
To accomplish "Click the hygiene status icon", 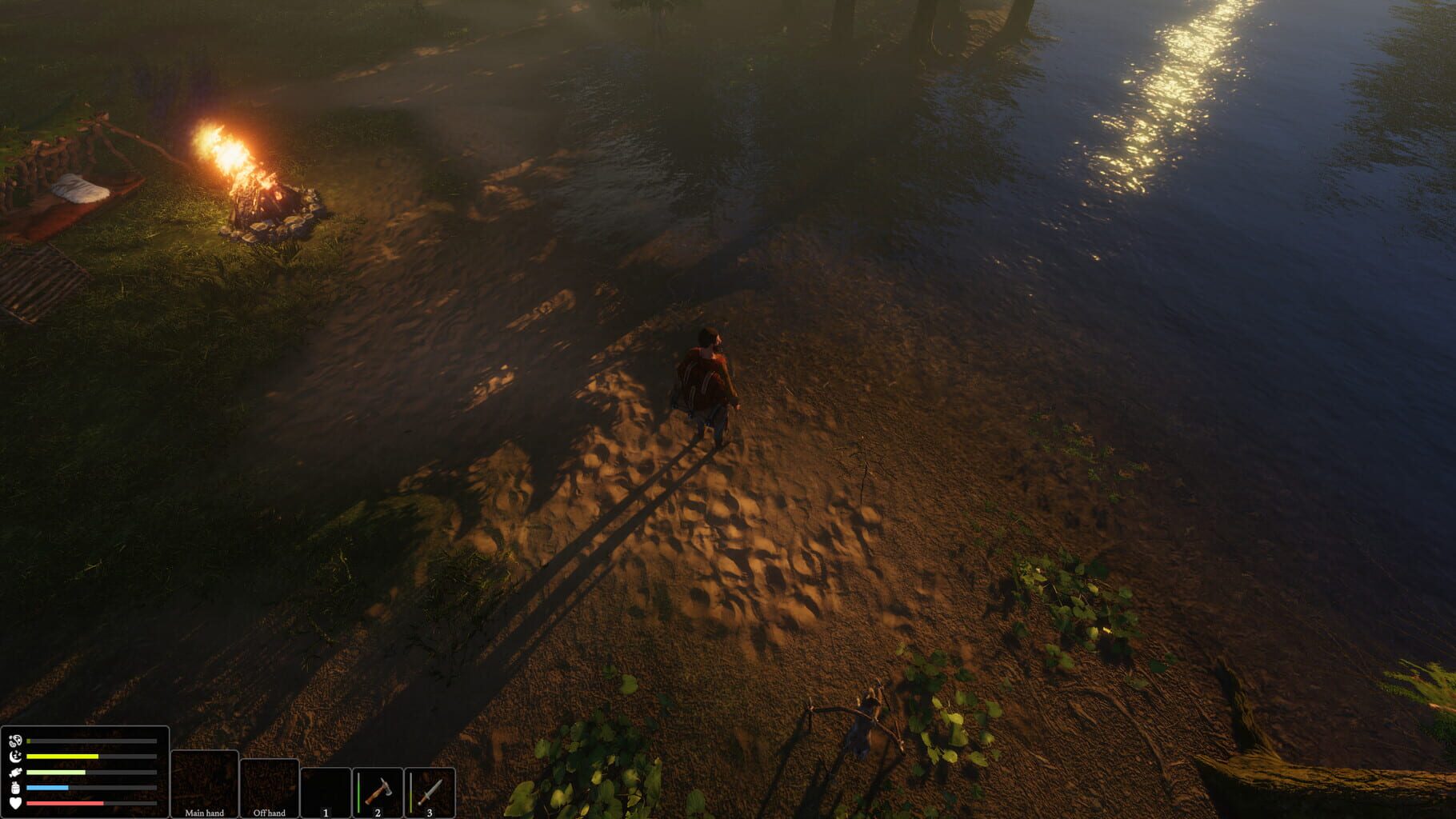I will [x=14, y=741].
